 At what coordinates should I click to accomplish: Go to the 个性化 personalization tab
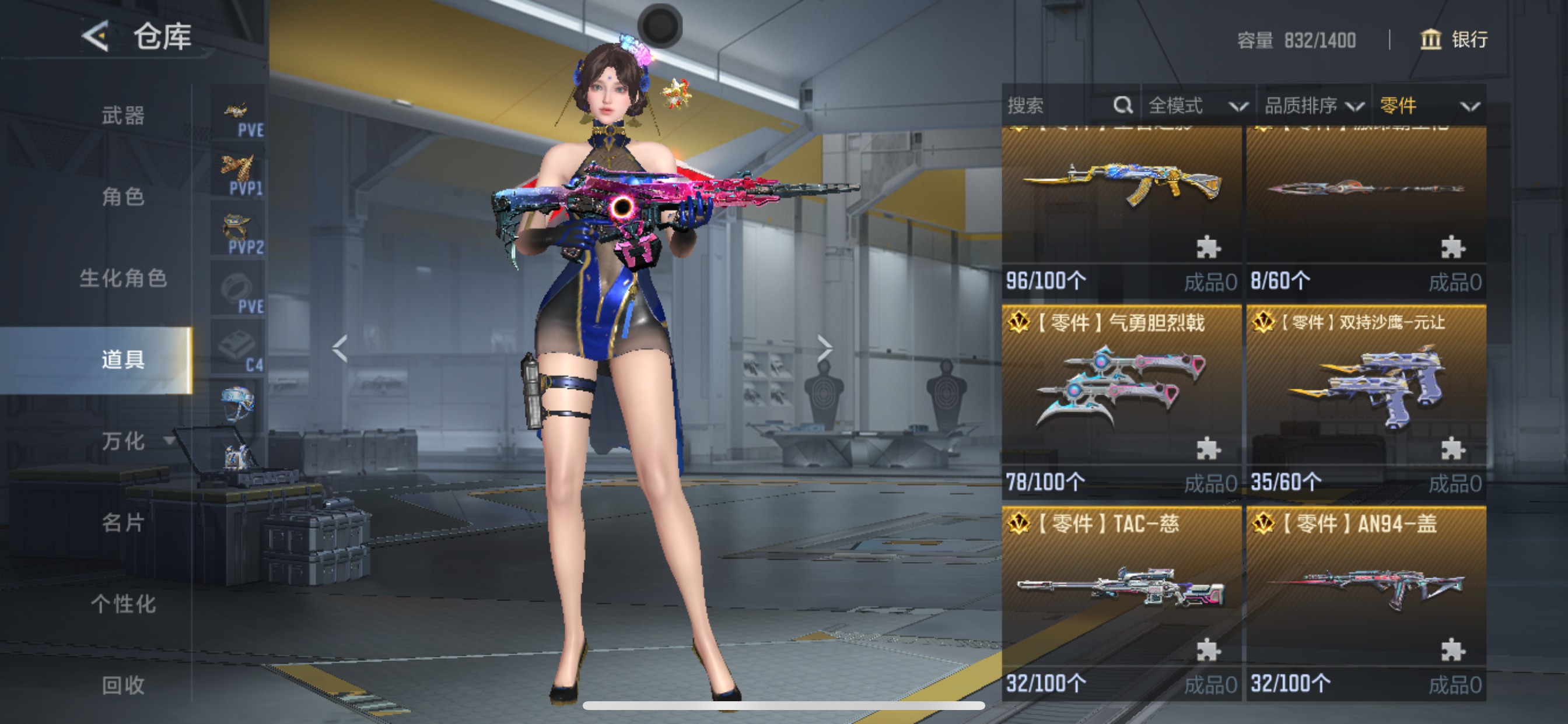coord(123,603)
